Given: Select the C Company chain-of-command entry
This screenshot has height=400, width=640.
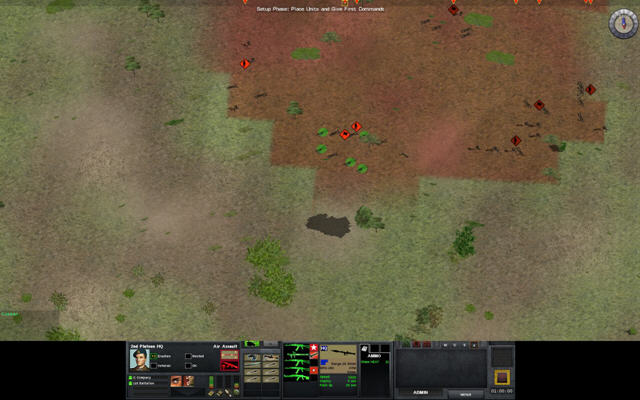Looking at the screenshot, I should click(148, 377).
